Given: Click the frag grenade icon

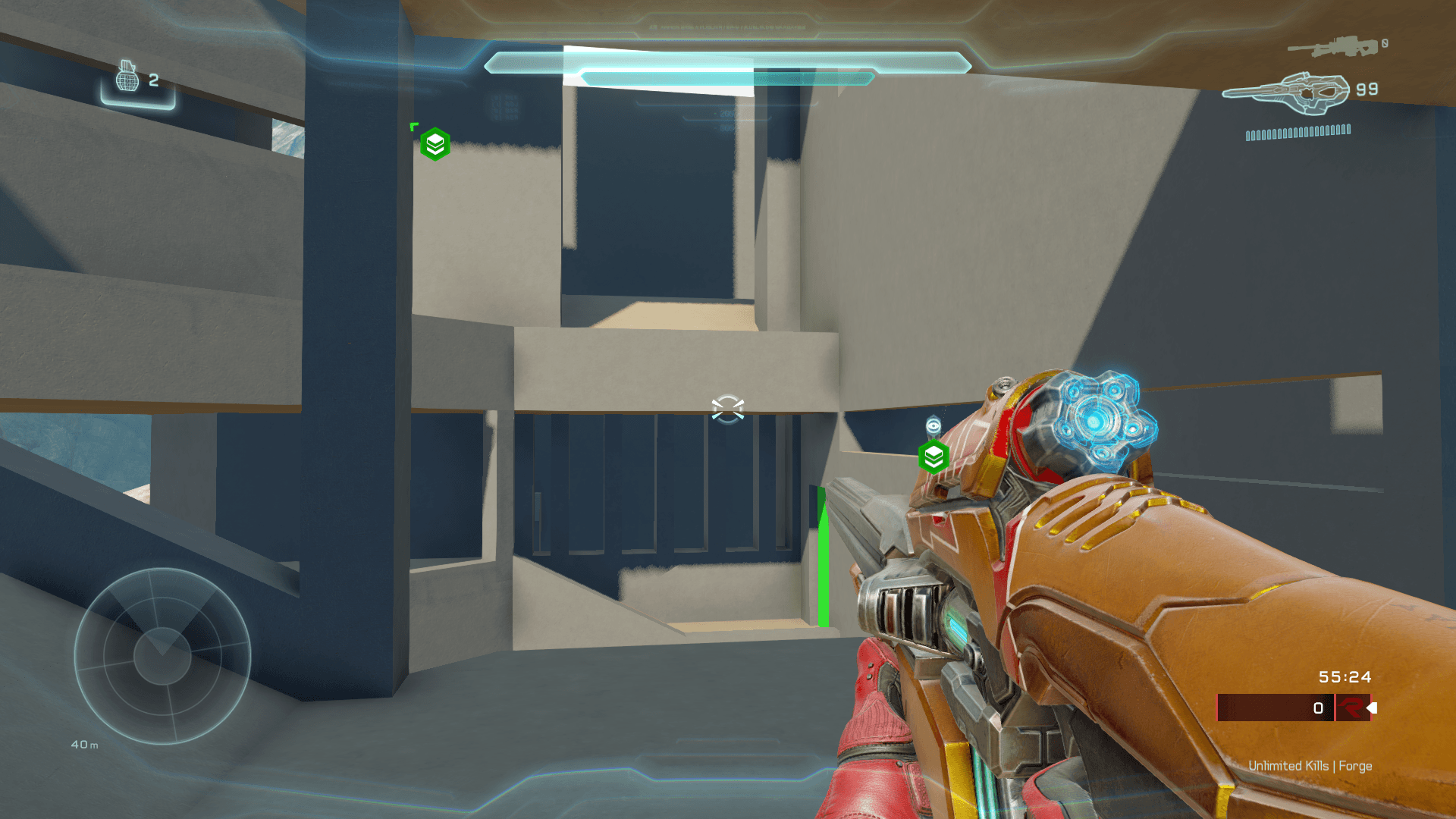Looking at the screenshot, I should coord(127,77).
